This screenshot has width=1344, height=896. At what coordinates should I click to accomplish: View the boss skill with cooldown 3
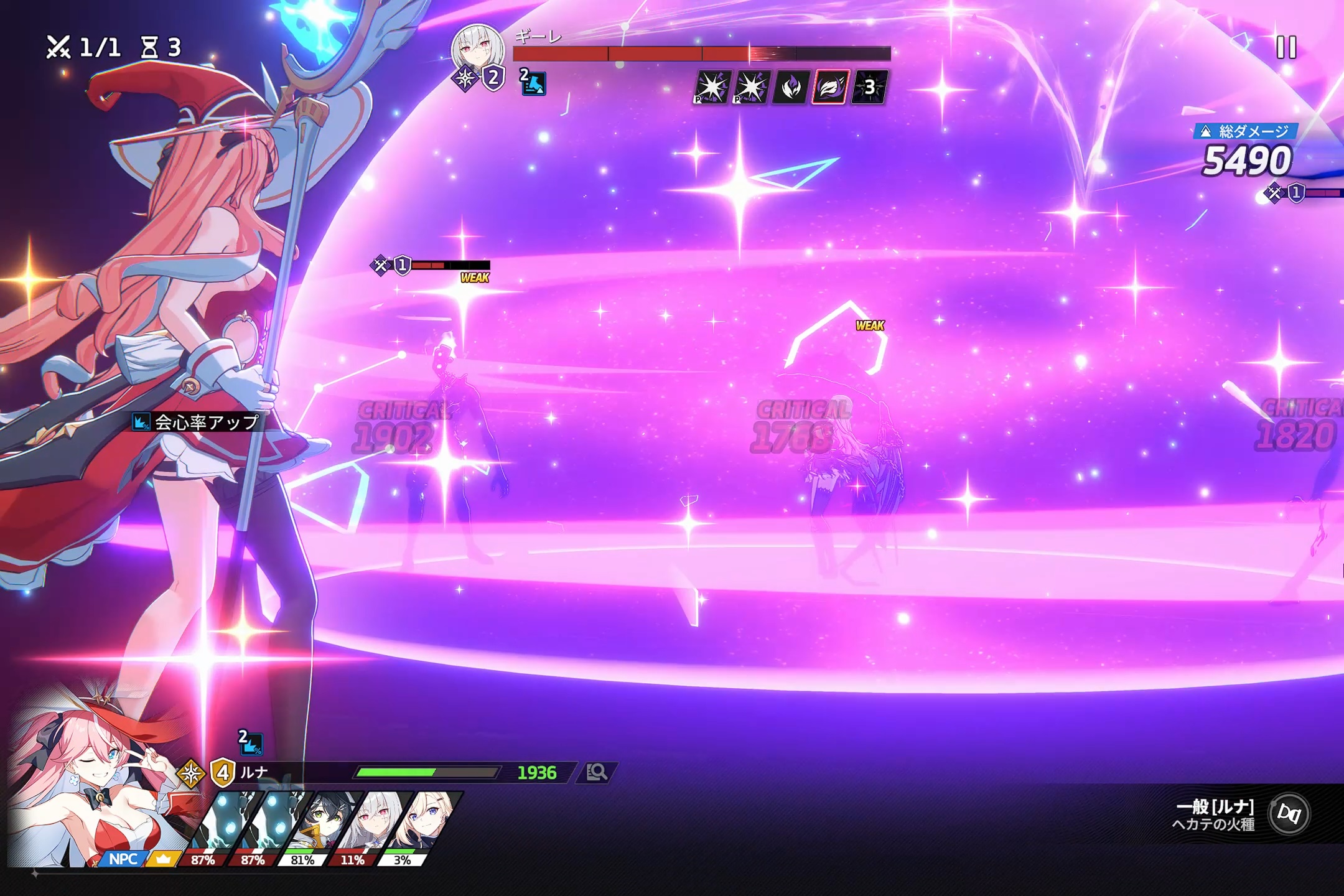coord(869,87)
